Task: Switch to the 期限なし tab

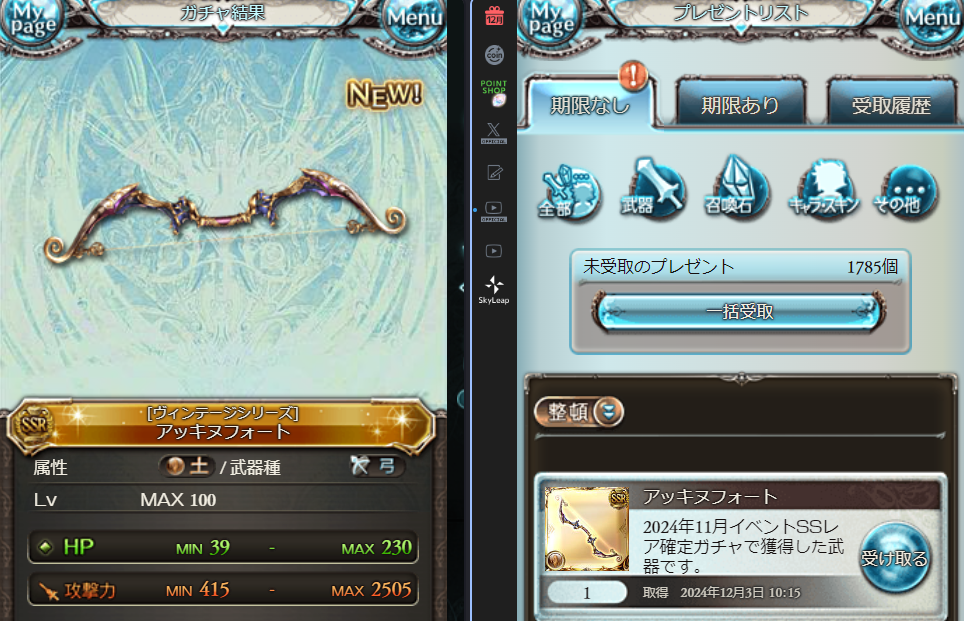Action: [x=590, y=104]
